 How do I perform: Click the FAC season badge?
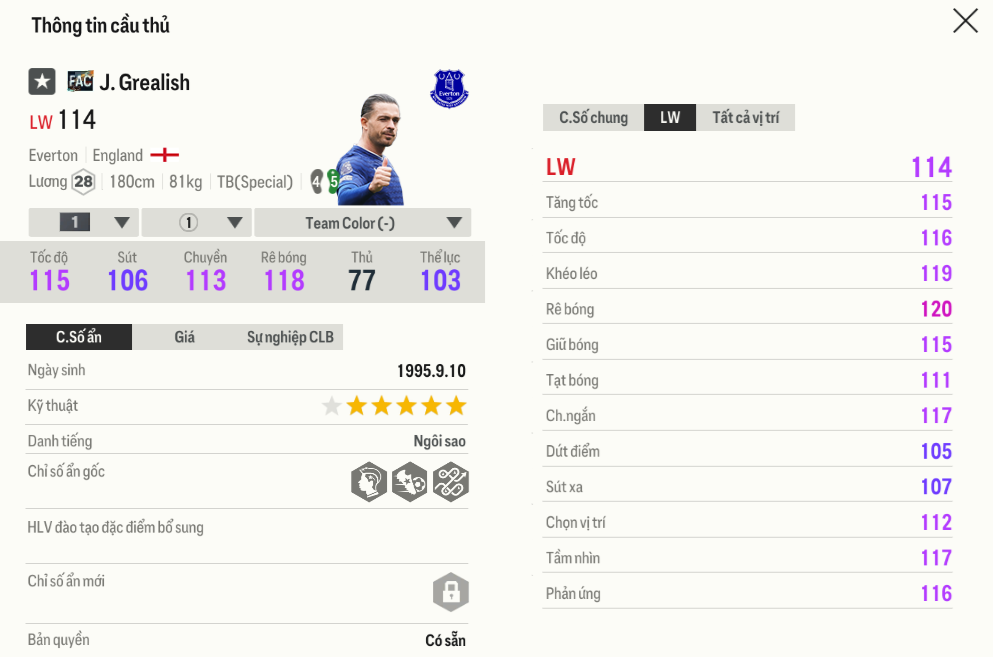80,82
